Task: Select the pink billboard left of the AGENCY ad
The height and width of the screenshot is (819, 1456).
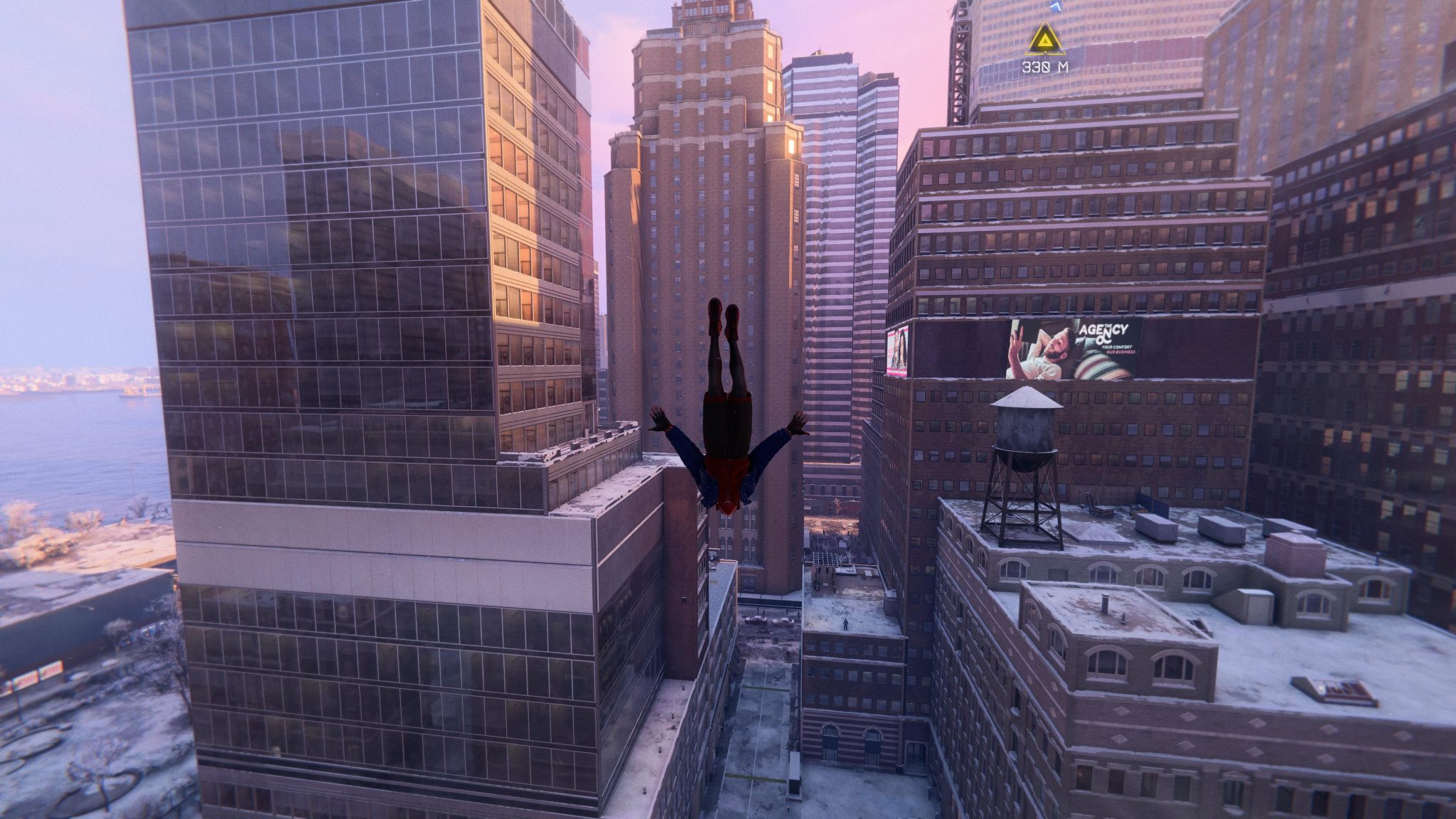Action: tap(897, 350)
